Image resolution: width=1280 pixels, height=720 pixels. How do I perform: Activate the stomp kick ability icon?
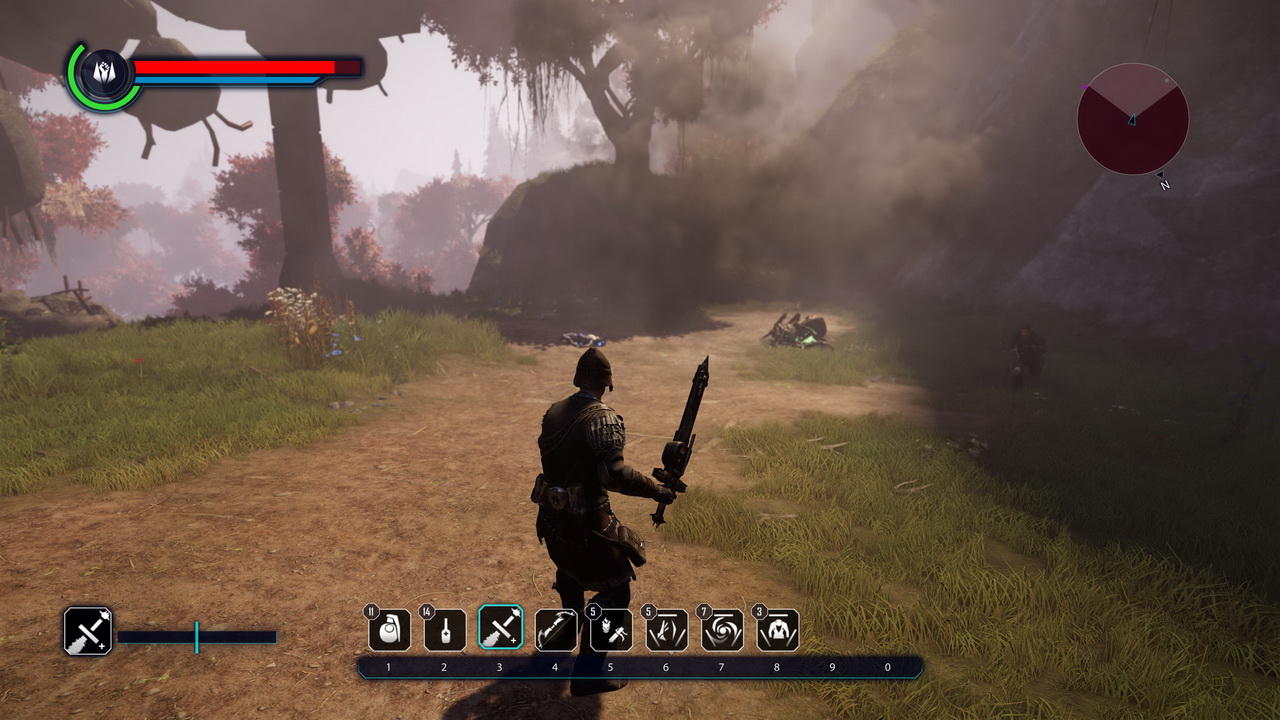click(x=667, y=630)
